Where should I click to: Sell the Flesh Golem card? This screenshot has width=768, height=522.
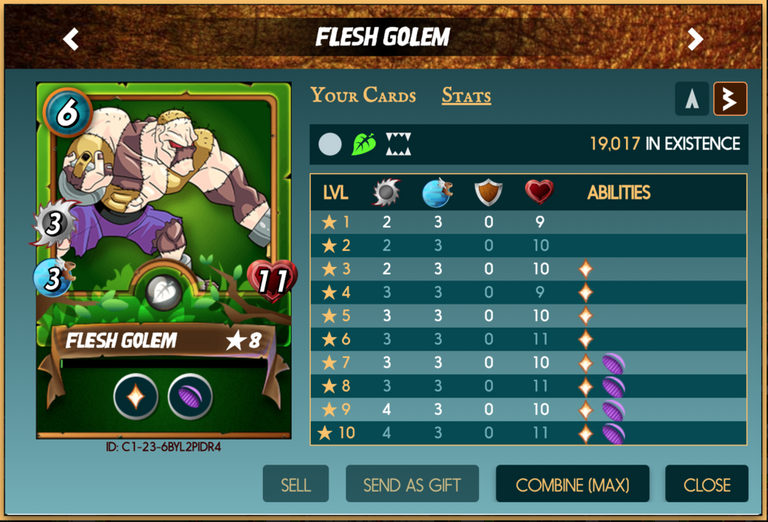[295, 485]
